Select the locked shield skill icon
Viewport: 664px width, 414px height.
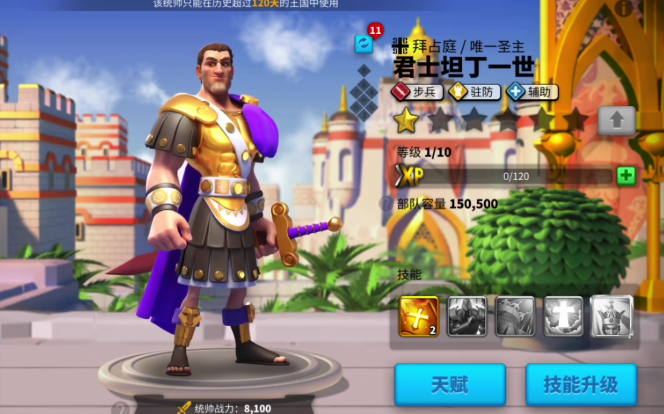click(x=515, y=315)
